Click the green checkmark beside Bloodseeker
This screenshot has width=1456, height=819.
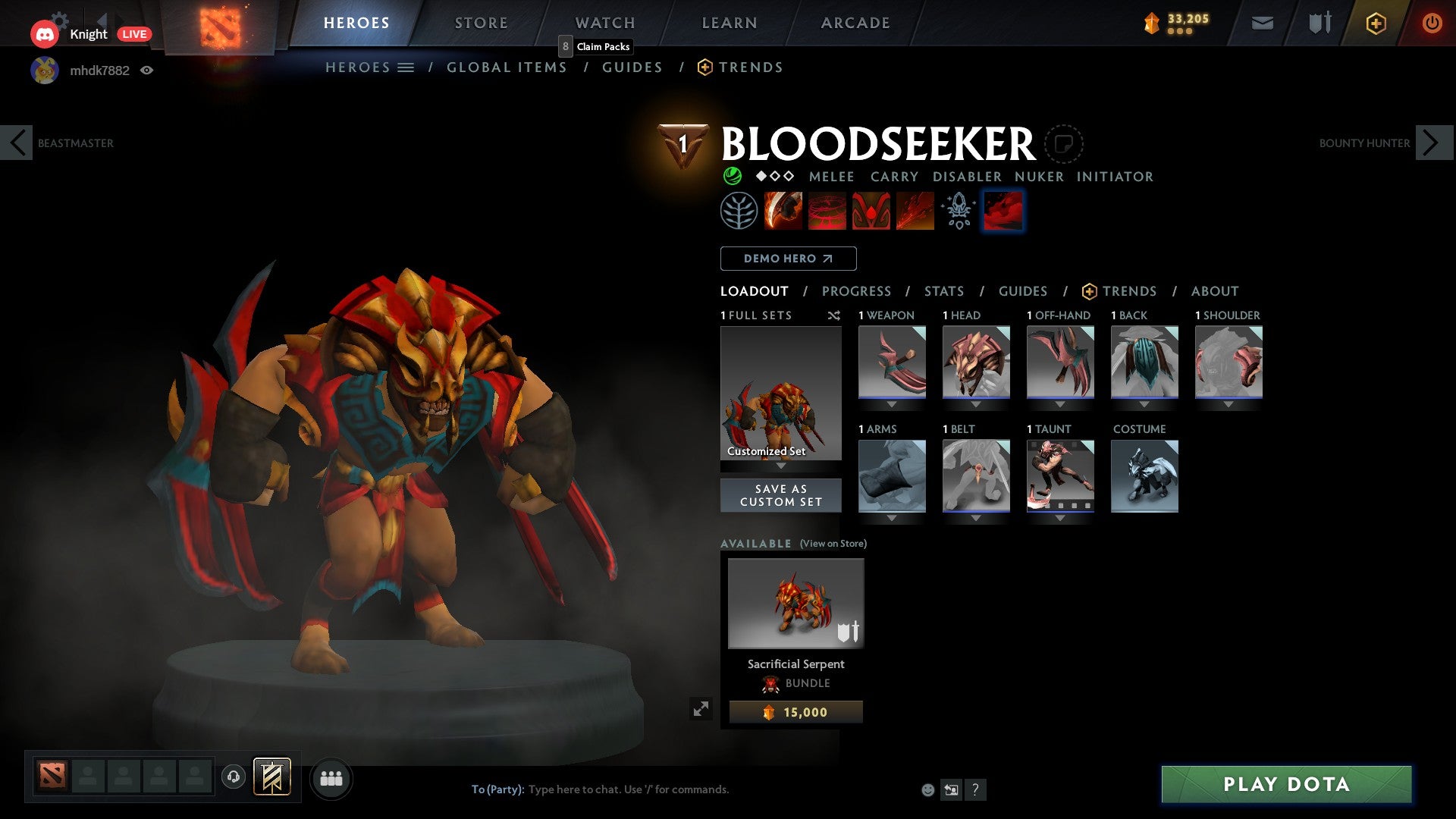tap(732, 176)
